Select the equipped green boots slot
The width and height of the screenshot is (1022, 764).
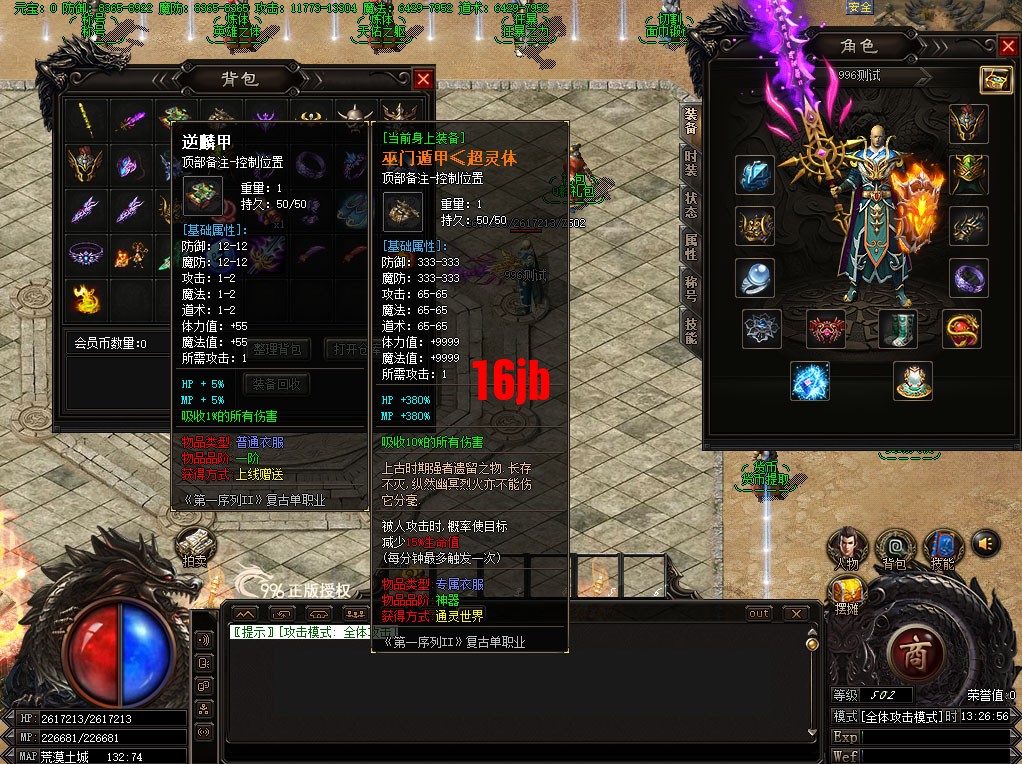click(x=897, y=329)
